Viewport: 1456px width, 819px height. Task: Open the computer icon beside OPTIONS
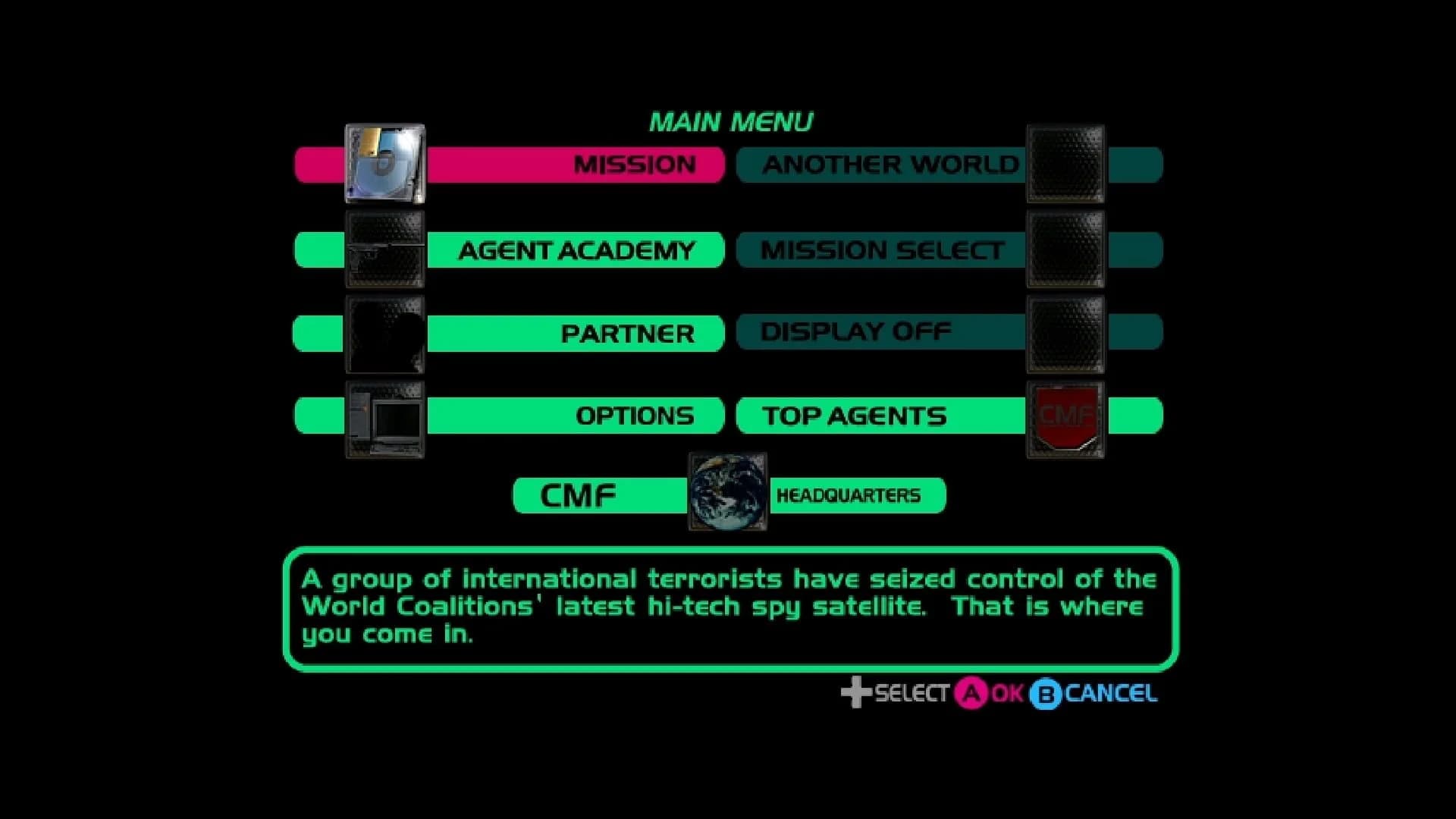tap(384, 418)
